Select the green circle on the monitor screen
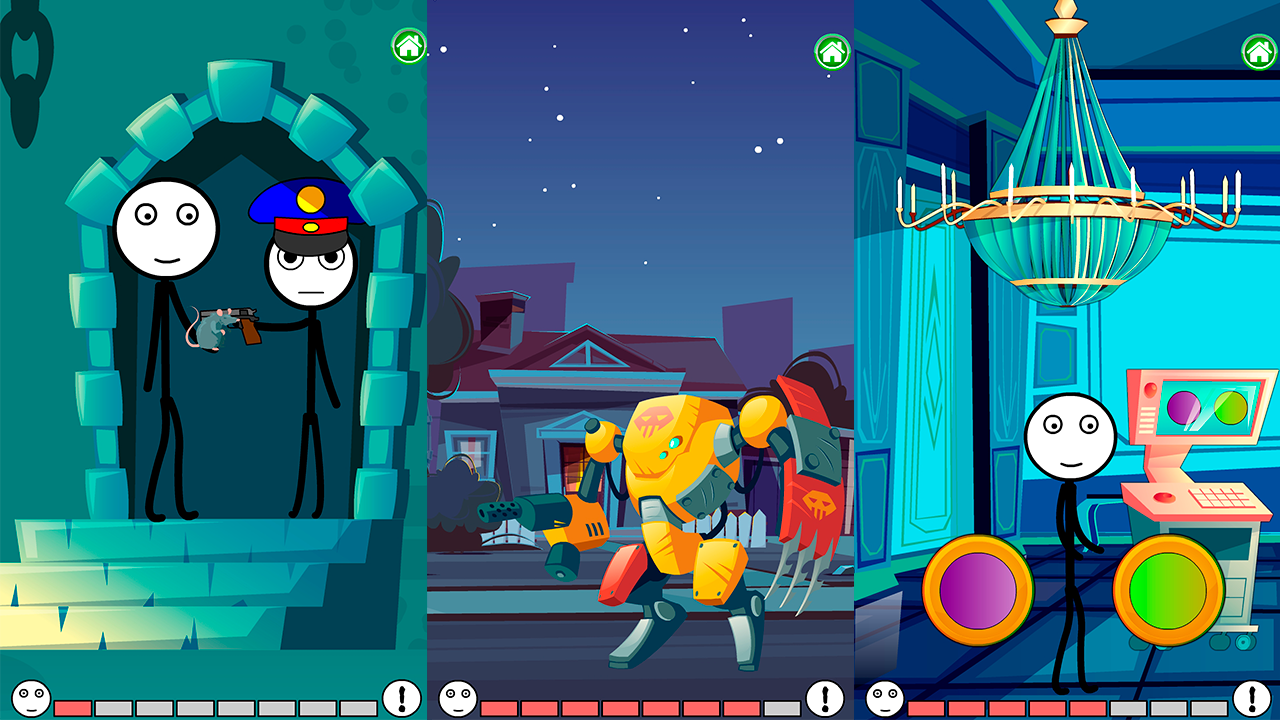This screenshot has width=1280, height=720. [1231, 408]
